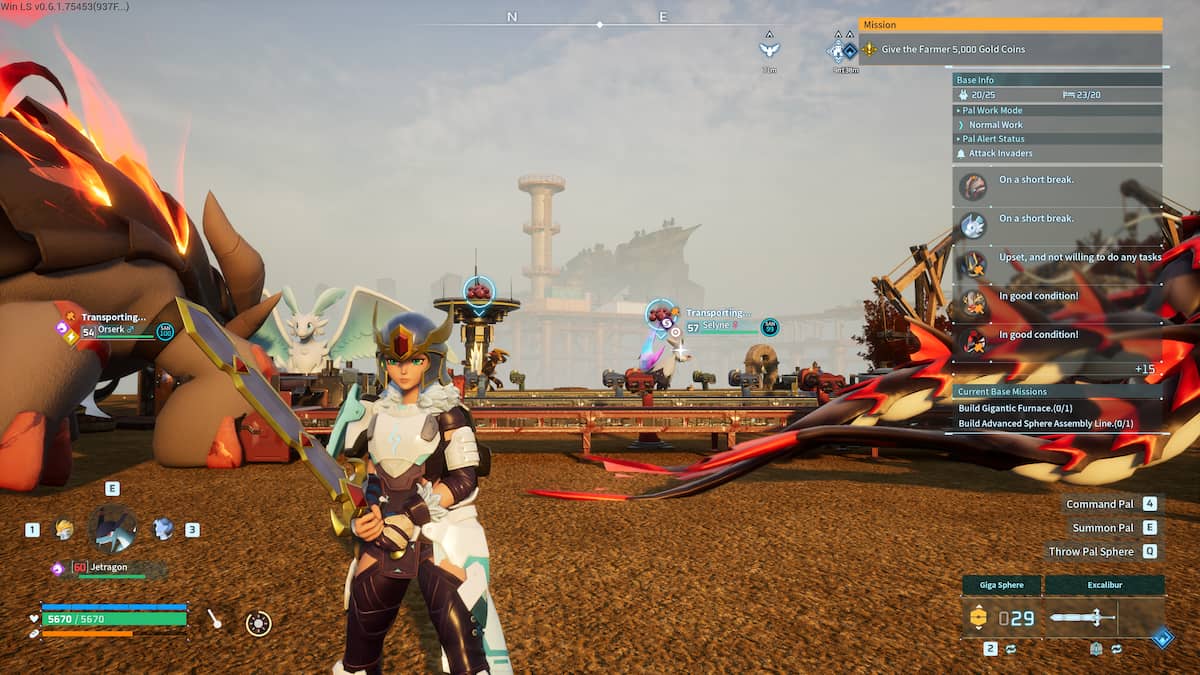The height and width of the screenshot is (675, 1200).
Task: Choose the yellow-haired pal party icon
Action: [64, 529]
